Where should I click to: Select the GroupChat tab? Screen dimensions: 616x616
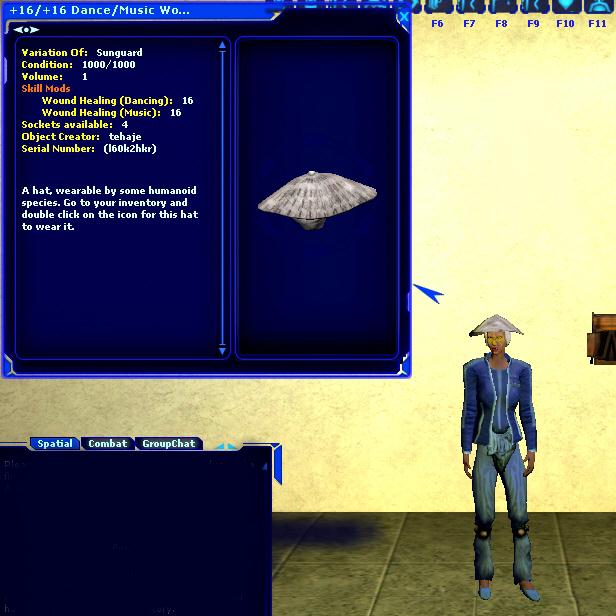pos(168,443)
